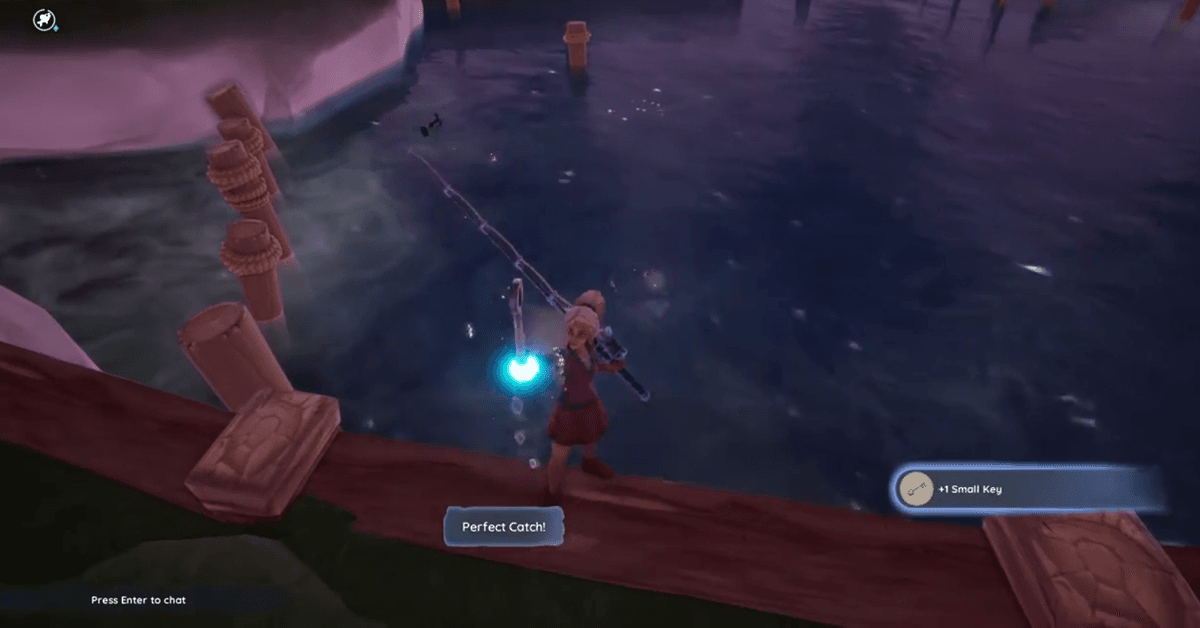Click the Perfect Catch! banner
The image size is (1200, 628).
click(504, 527)
